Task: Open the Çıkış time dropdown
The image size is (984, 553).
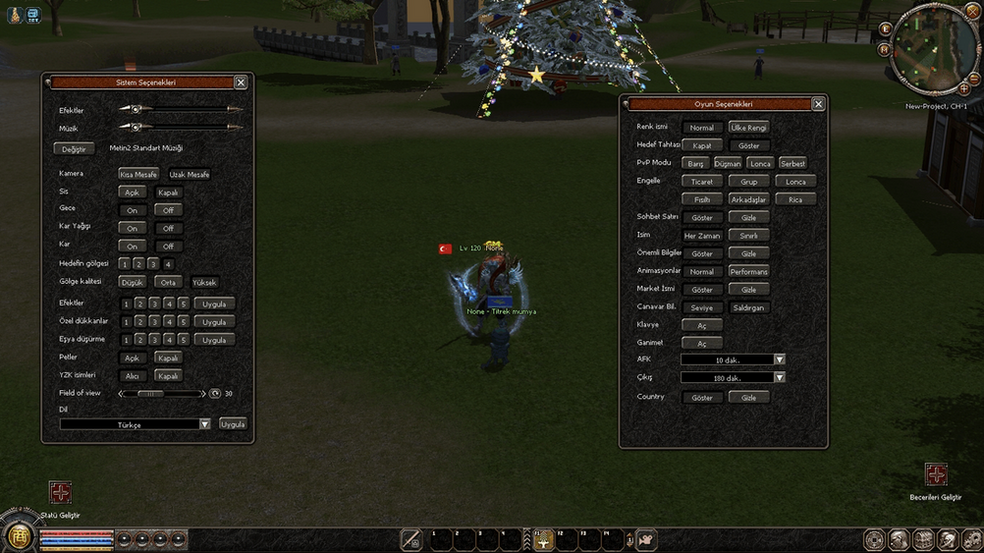Action: point(779,378)
